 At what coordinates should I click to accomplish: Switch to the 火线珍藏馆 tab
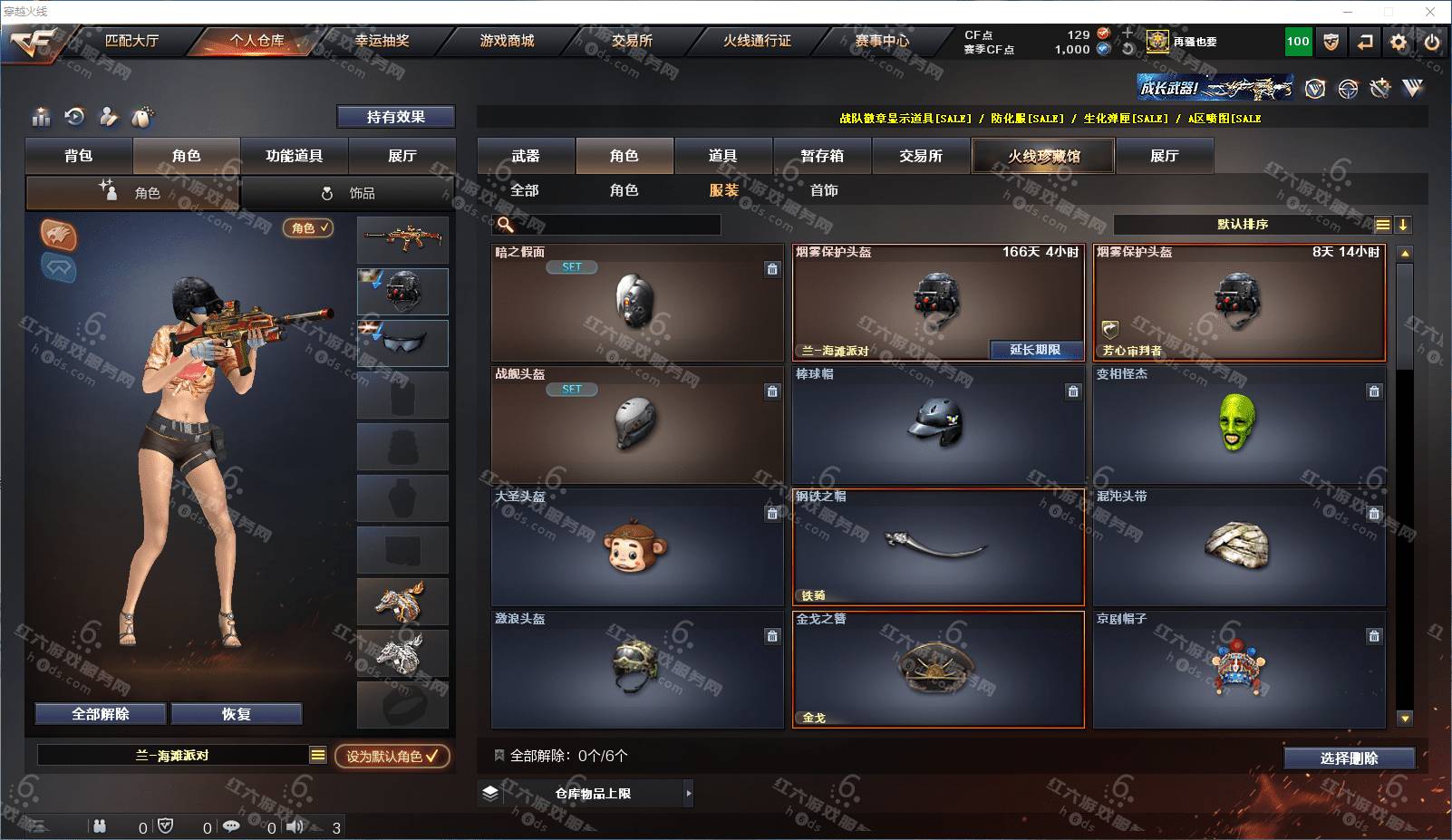point(1043,156)
